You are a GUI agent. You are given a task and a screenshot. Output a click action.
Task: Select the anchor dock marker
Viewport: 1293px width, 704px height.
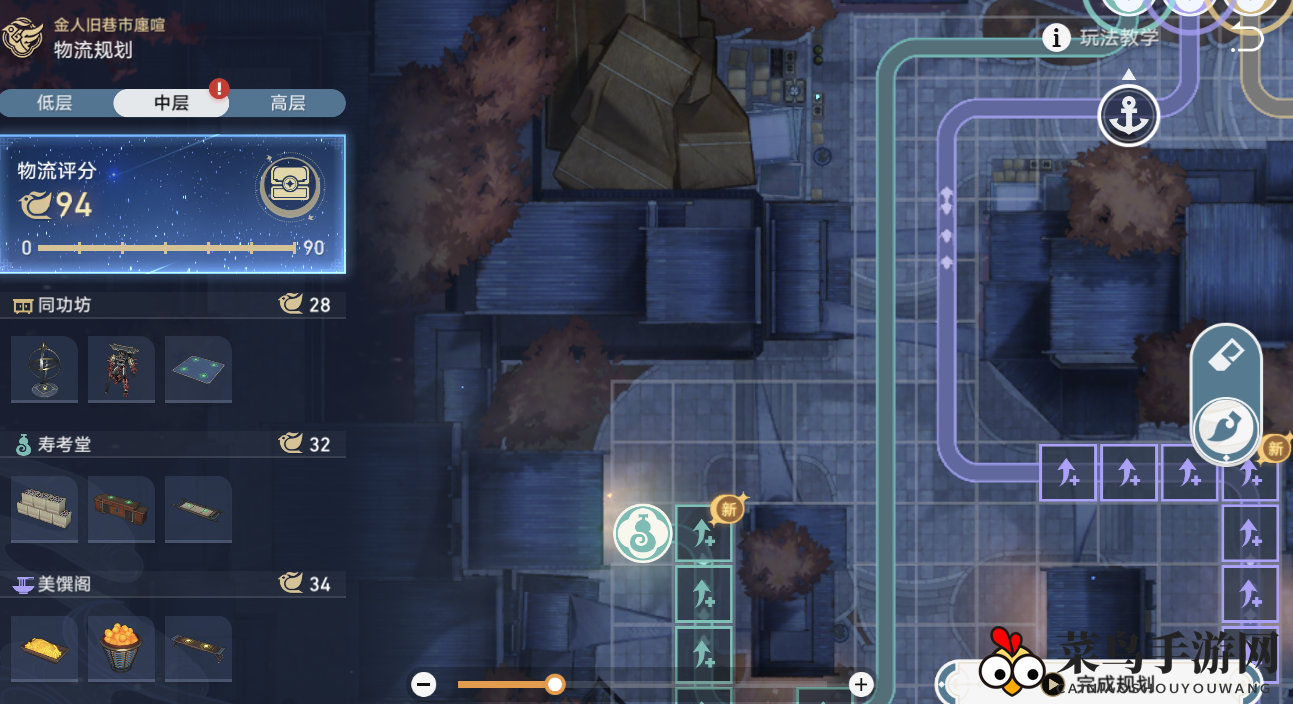pyautogui.click(x=1128, y=116)
